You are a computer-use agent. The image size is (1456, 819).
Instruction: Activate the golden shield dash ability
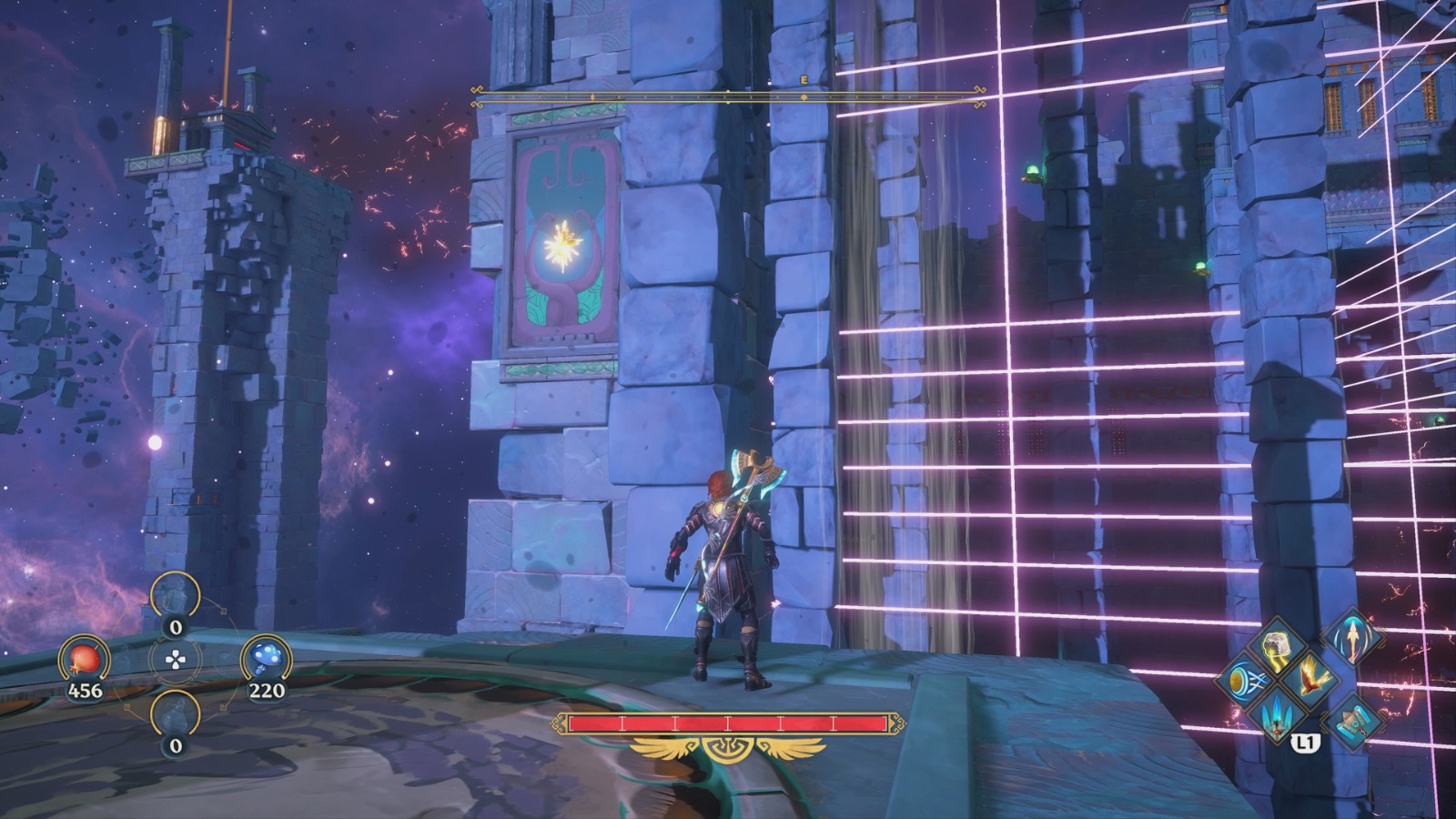click(x=1244, y=681)
